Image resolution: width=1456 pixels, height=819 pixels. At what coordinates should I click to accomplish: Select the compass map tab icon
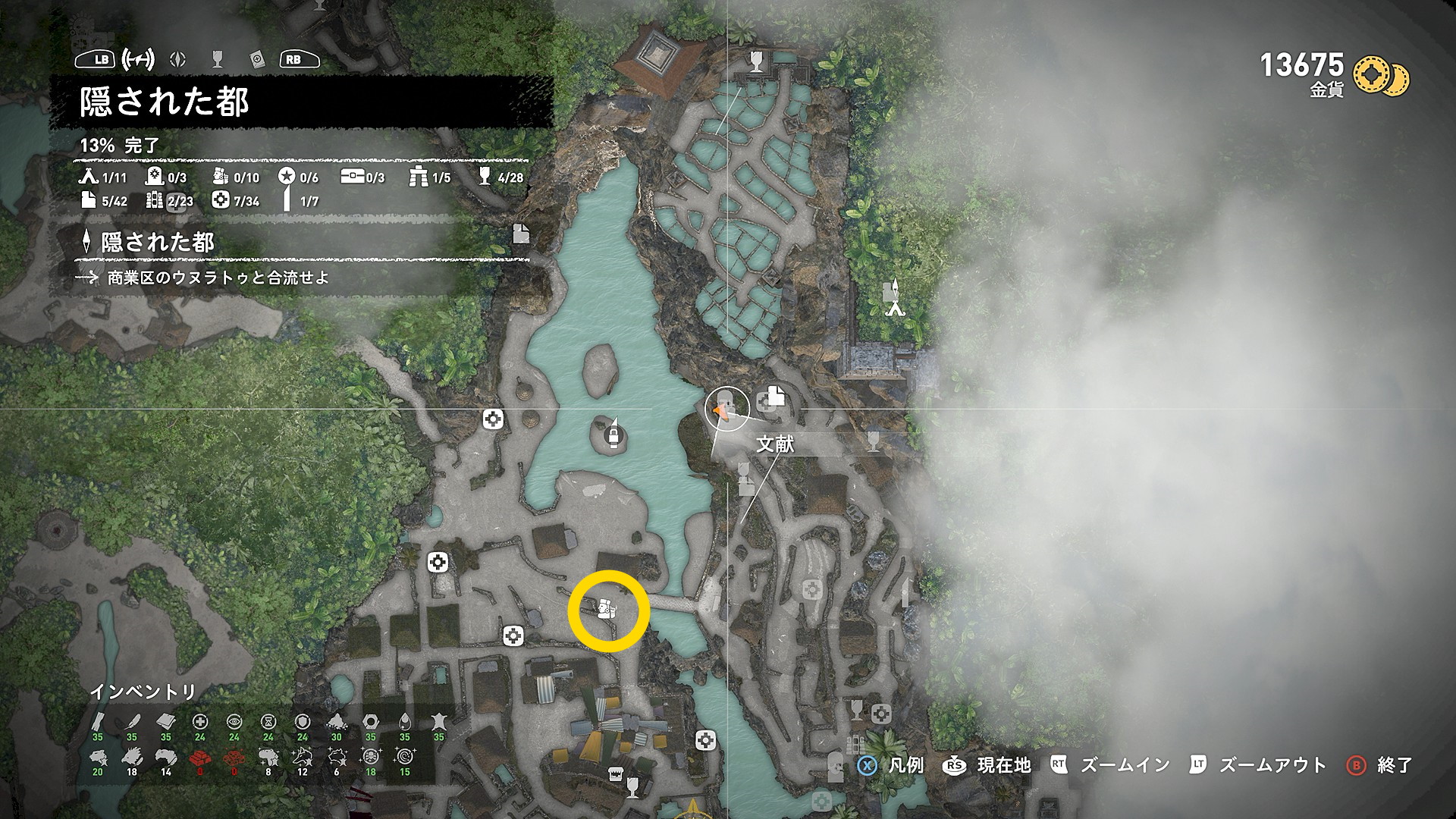coord(178,59)
